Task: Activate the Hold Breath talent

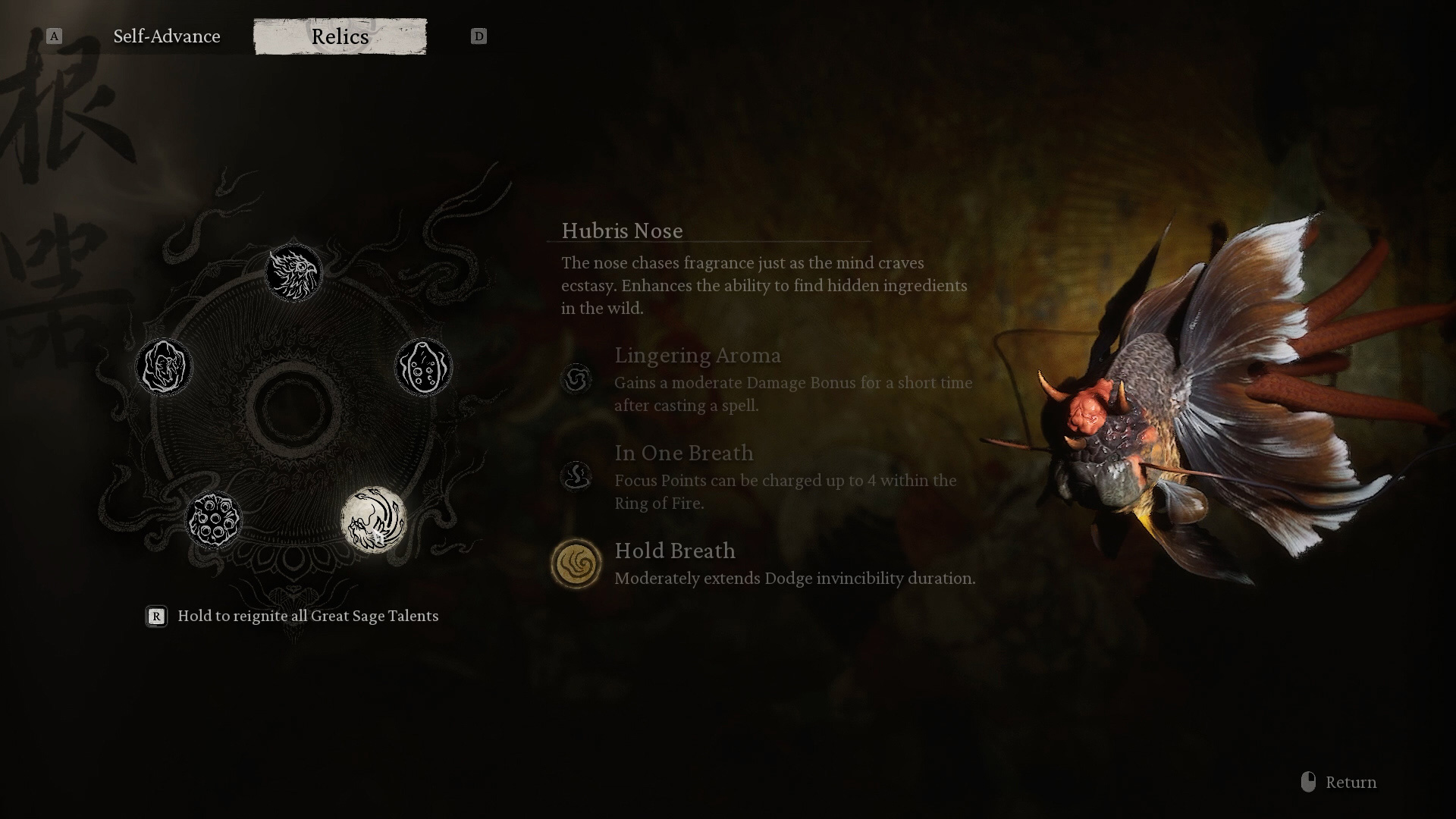Action: 576,563
